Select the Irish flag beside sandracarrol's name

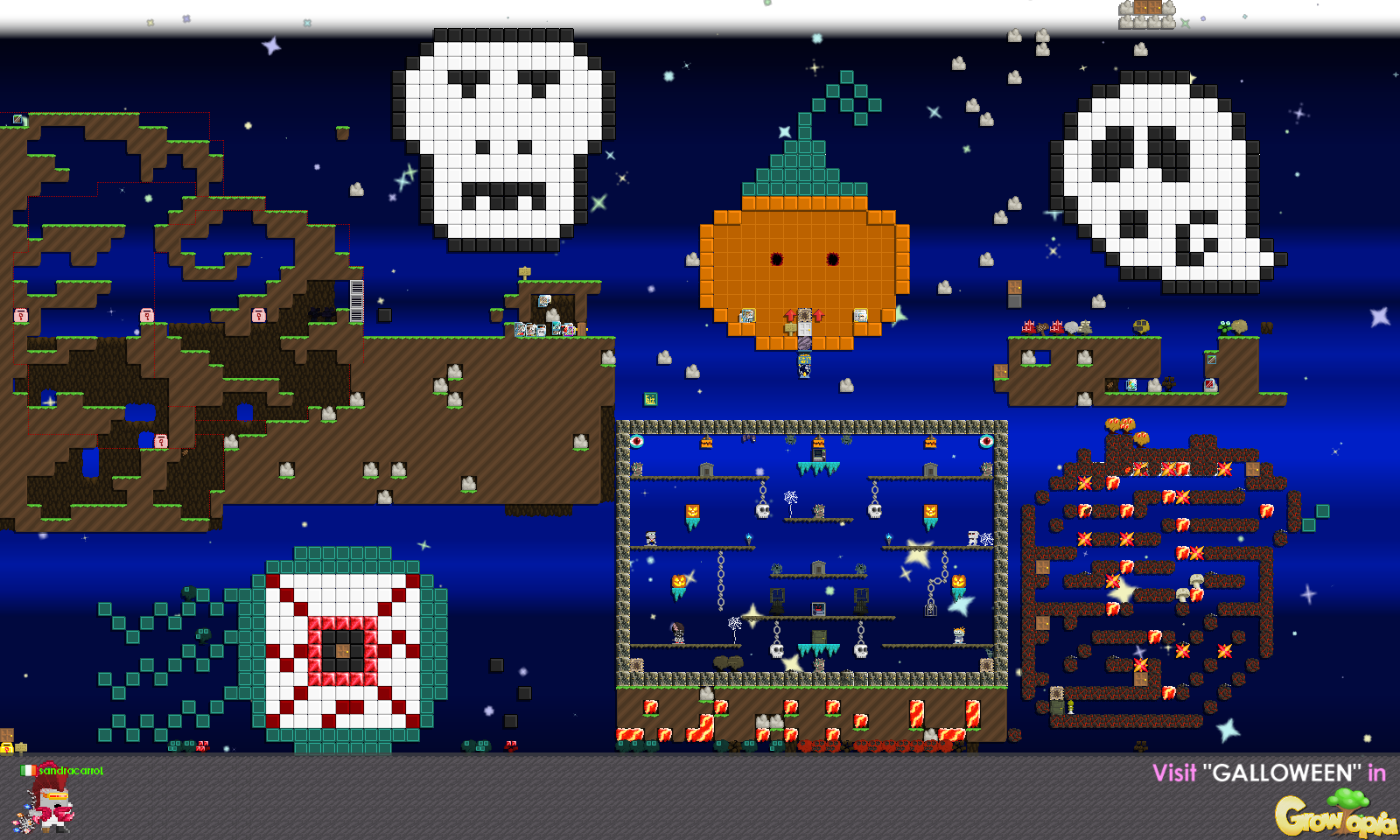pyautogui.click(x=28, y=771)
